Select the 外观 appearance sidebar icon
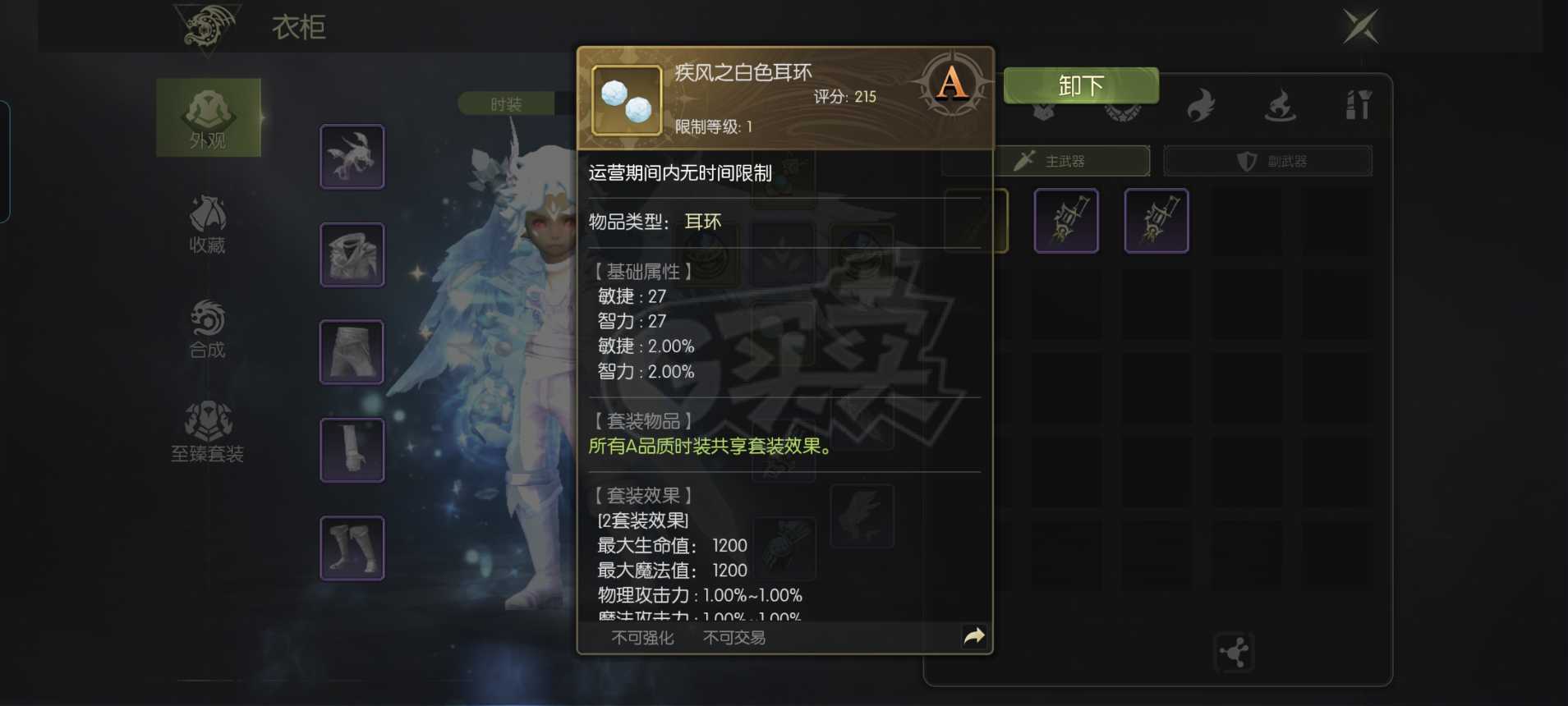This screenshot has height=706, width=1568. pos(209,117)
